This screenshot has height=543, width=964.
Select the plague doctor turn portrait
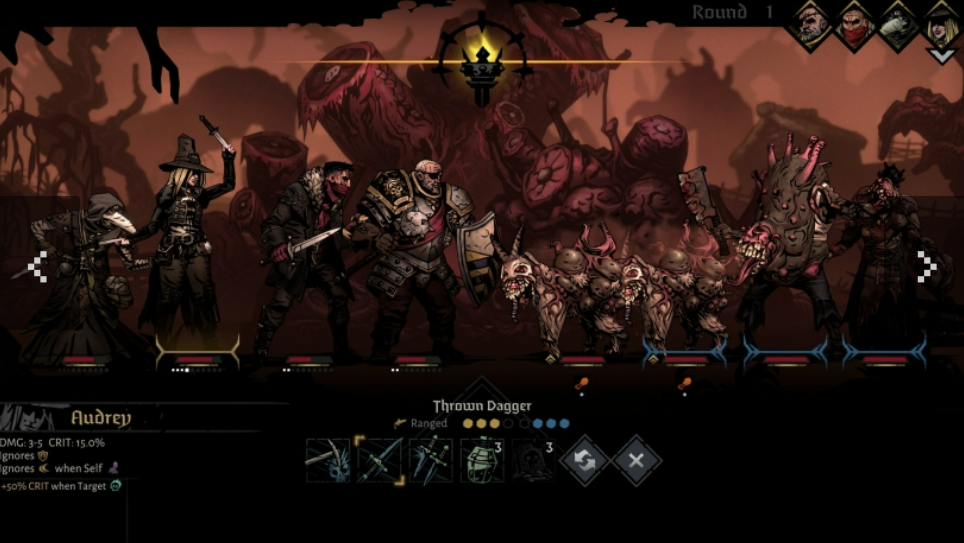(x=898, y=23)
